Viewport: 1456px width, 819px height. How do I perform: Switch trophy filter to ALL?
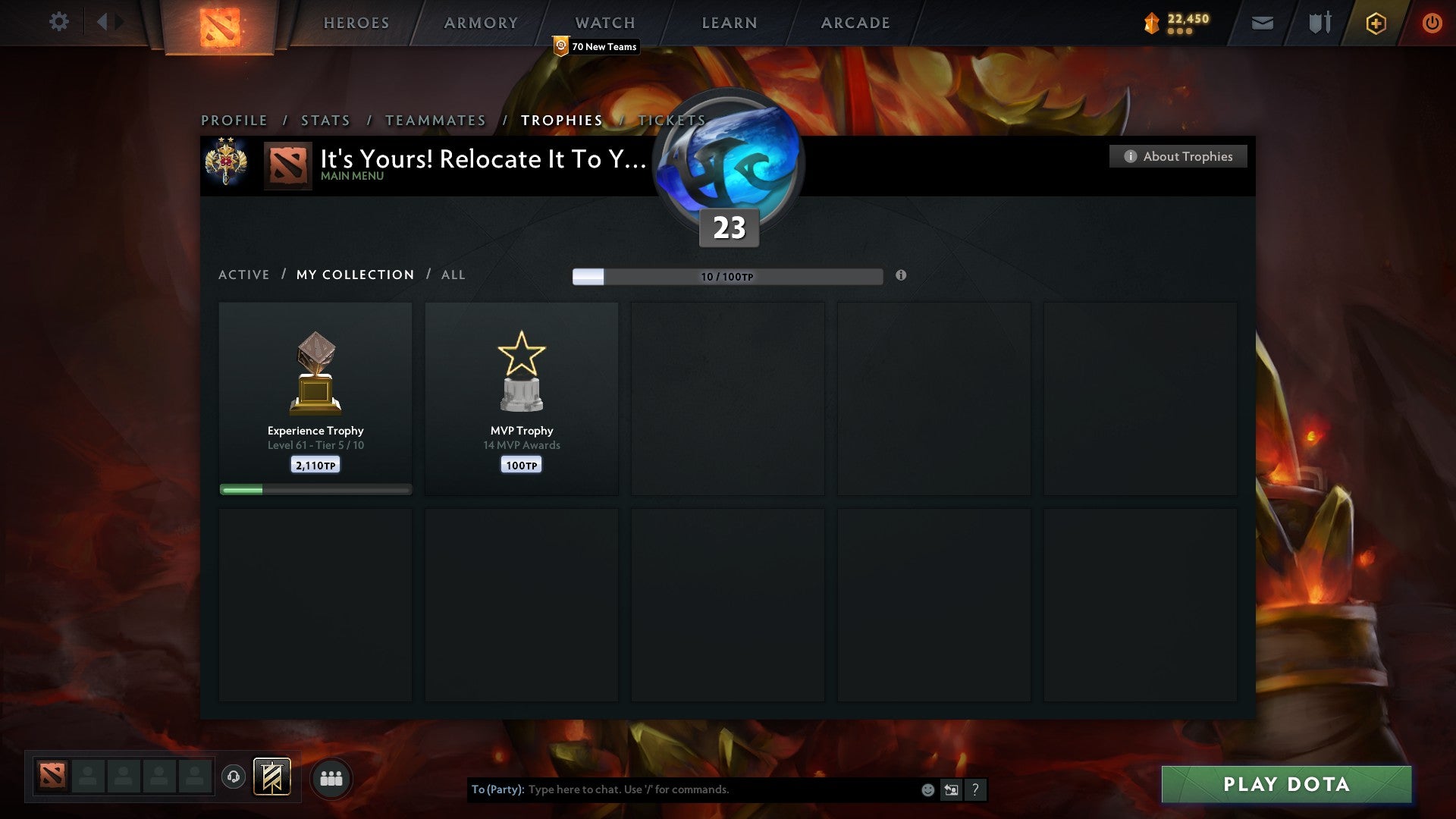(453, 275)
